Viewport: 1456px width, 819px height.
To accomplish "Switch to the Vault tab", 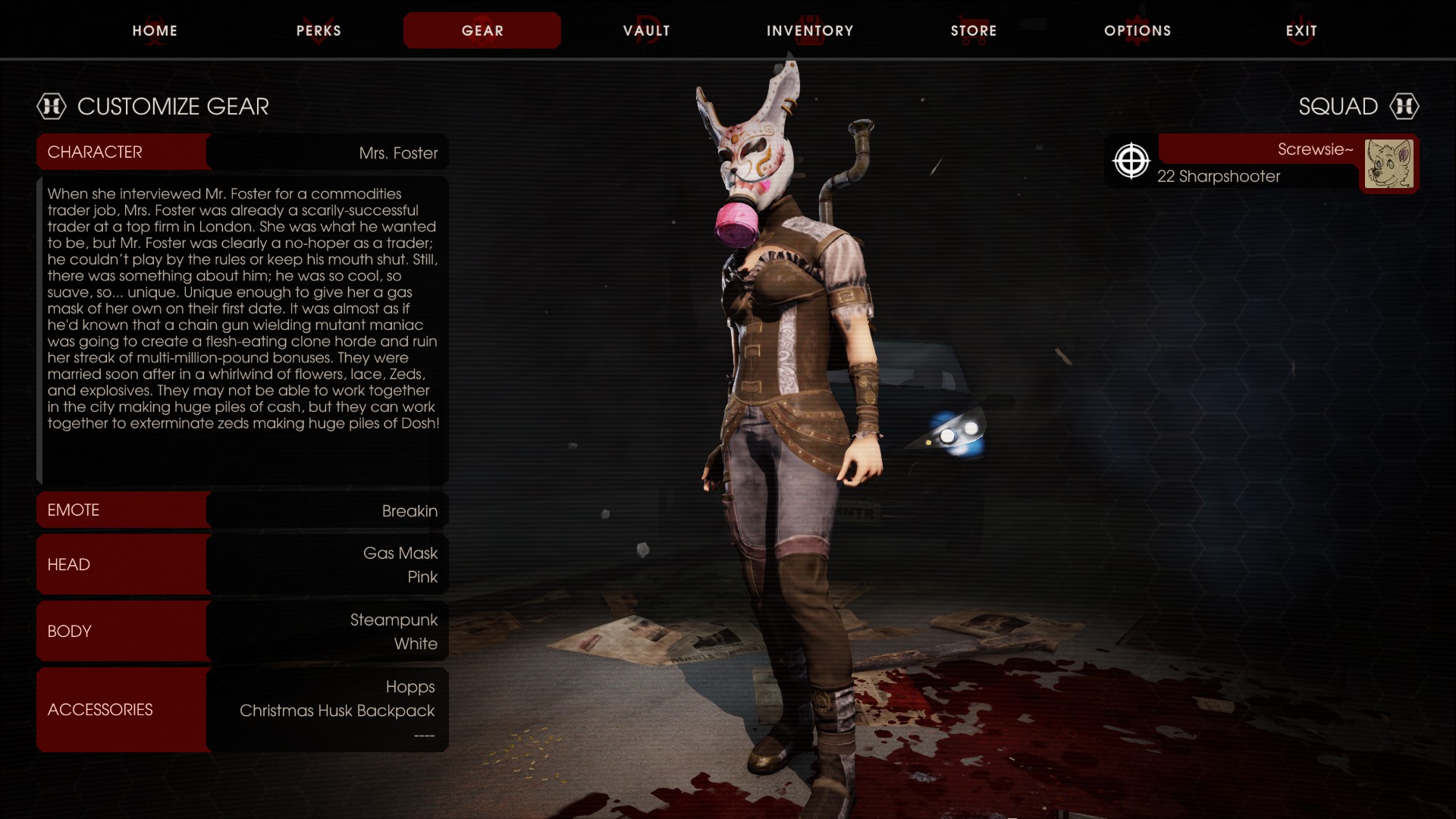I will [646, 30].
